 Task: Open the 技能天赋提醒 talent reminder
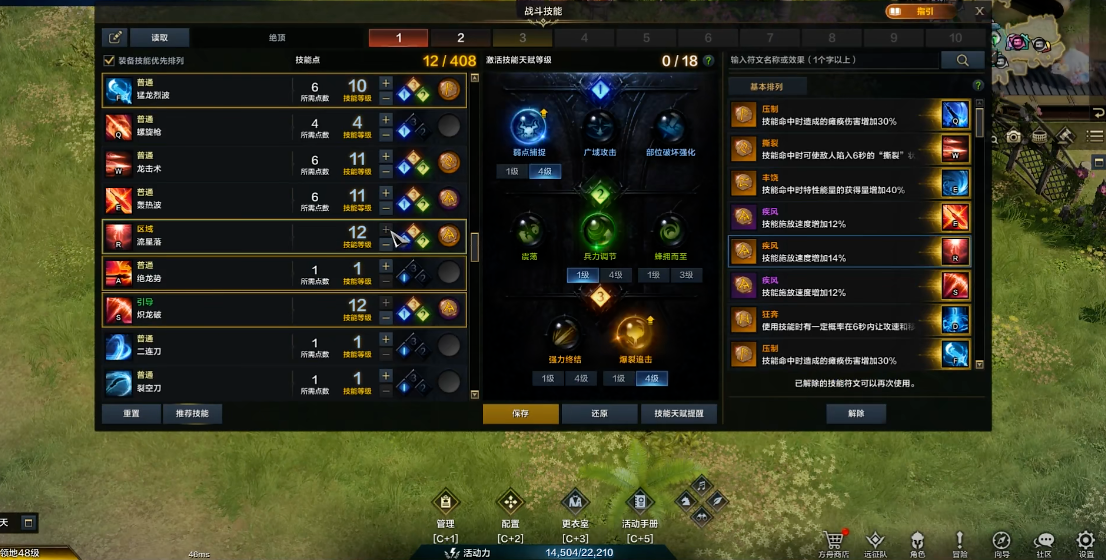(679, 414)
